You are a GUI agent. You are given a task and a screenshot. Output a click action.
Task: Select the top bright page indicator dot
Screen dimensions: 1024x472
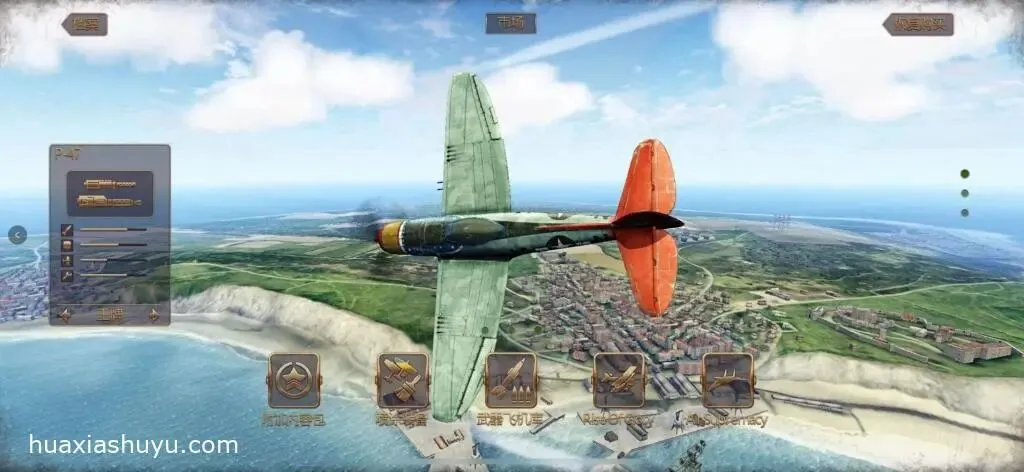(965, 174)
